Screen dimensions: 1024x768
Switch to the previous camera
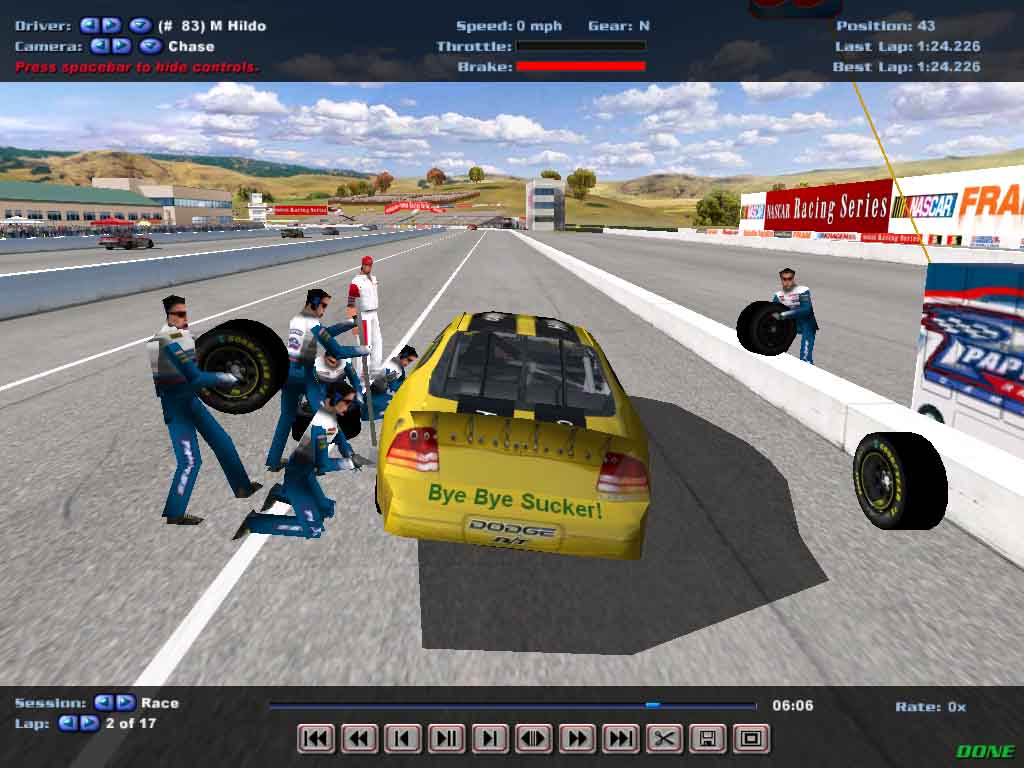(x=99, y=46)
